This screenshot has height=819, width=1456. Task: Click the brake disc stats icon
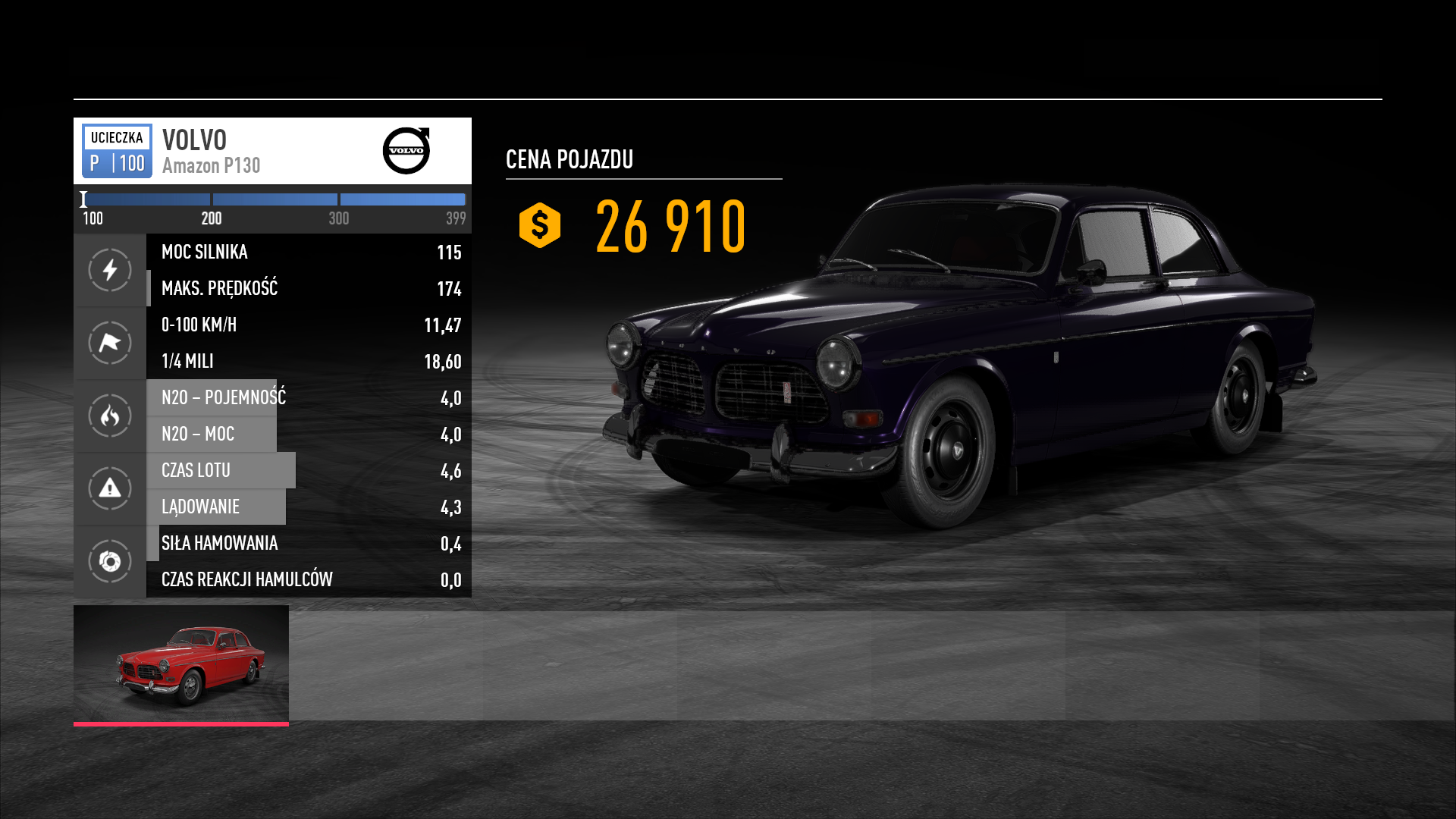[x=110, y=561]
